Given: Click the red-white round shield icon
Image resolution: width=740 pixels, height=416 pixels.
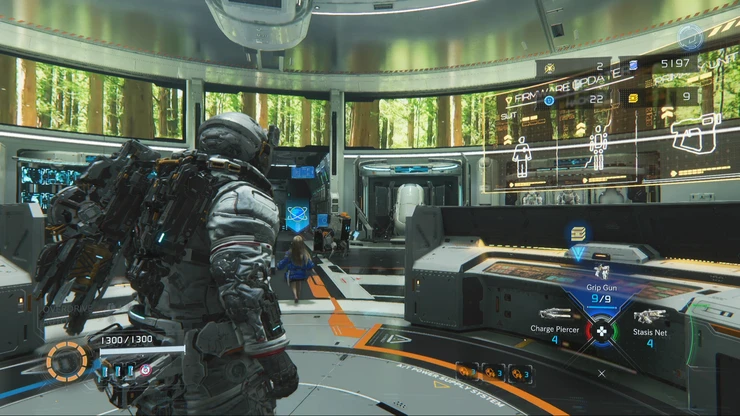Looking at the screenshot, I should click(146, 370).
